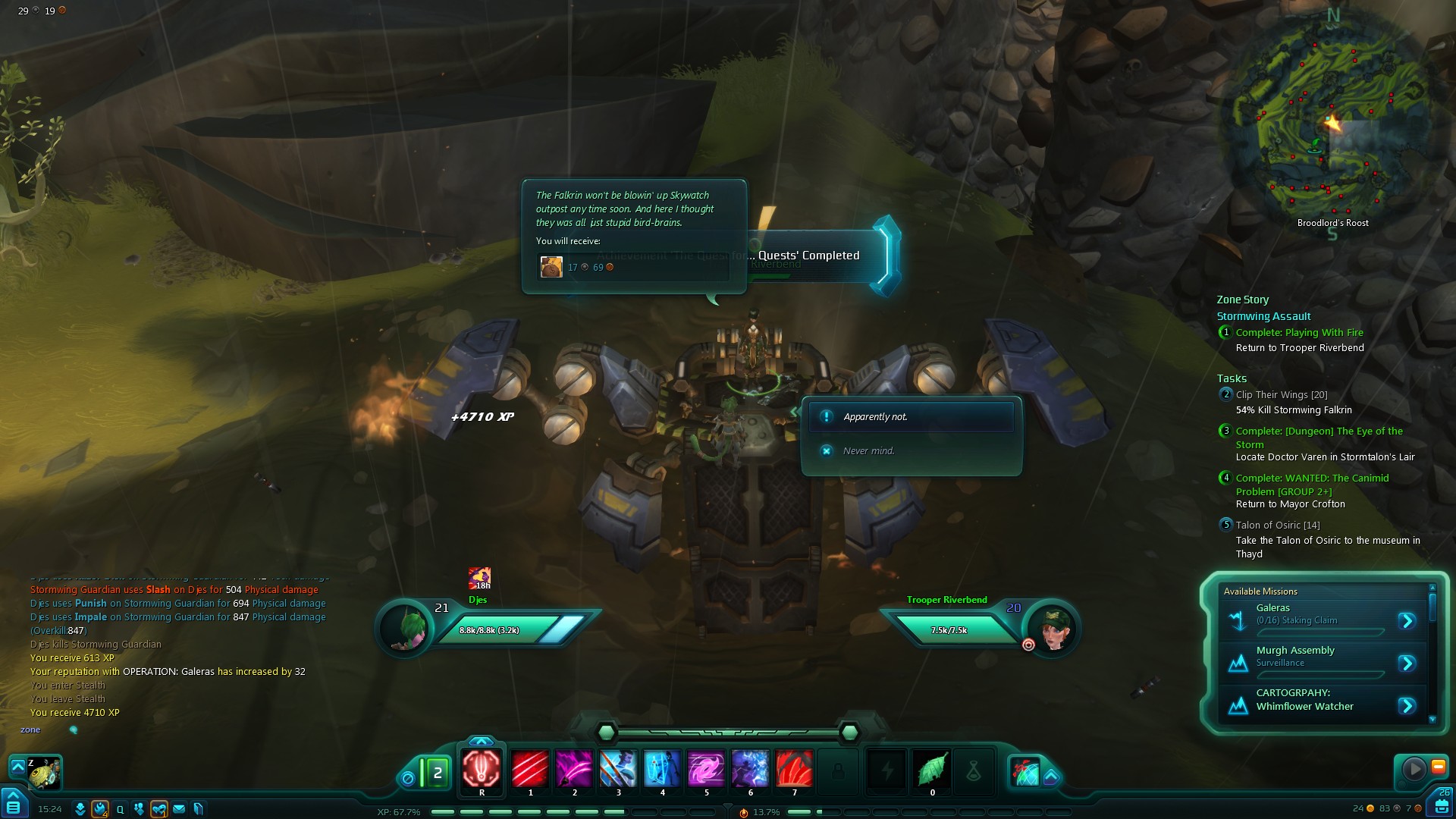Trigger the blue stalker ability in slot 3

(x=618, y=769)
